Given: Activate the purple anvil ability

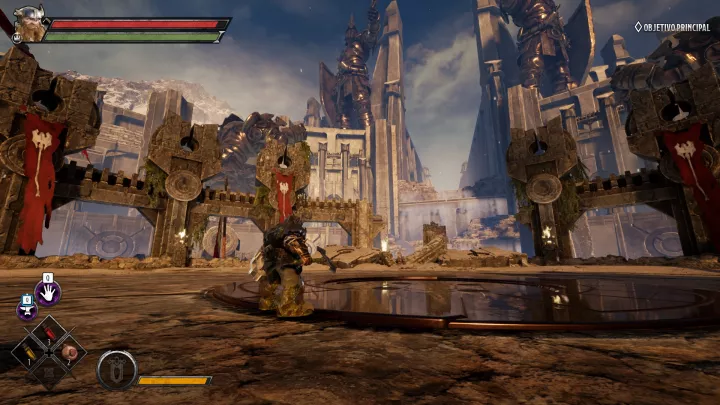Looking at the screenshot, I should coord(26,309).
